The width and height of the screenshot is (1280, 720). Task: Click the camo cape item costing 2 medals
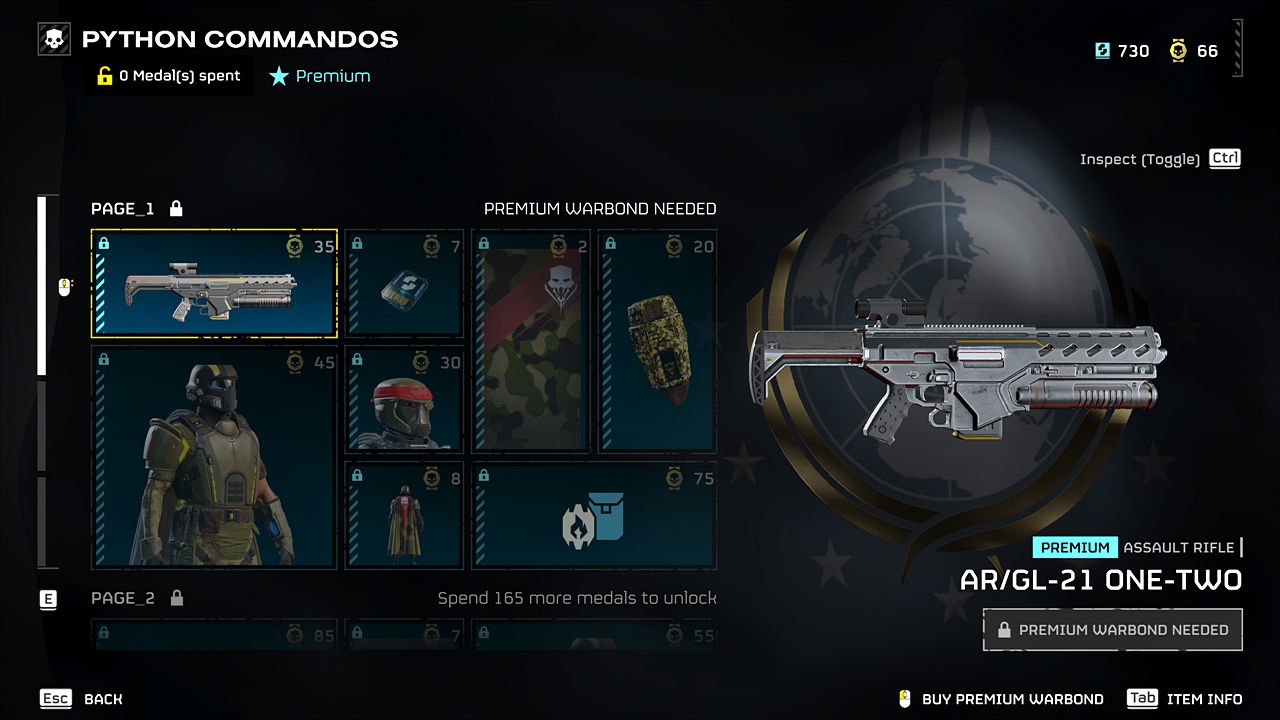(x=531, y=340)
